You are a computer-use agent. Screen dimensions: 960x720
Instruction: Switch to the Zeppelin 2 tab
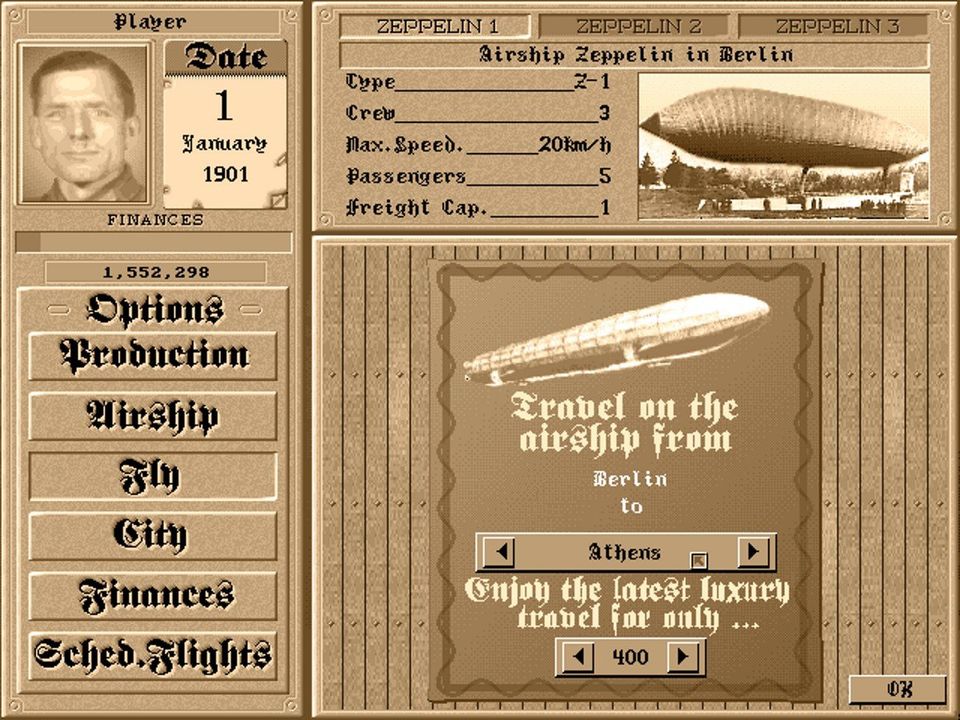point(637,27)
